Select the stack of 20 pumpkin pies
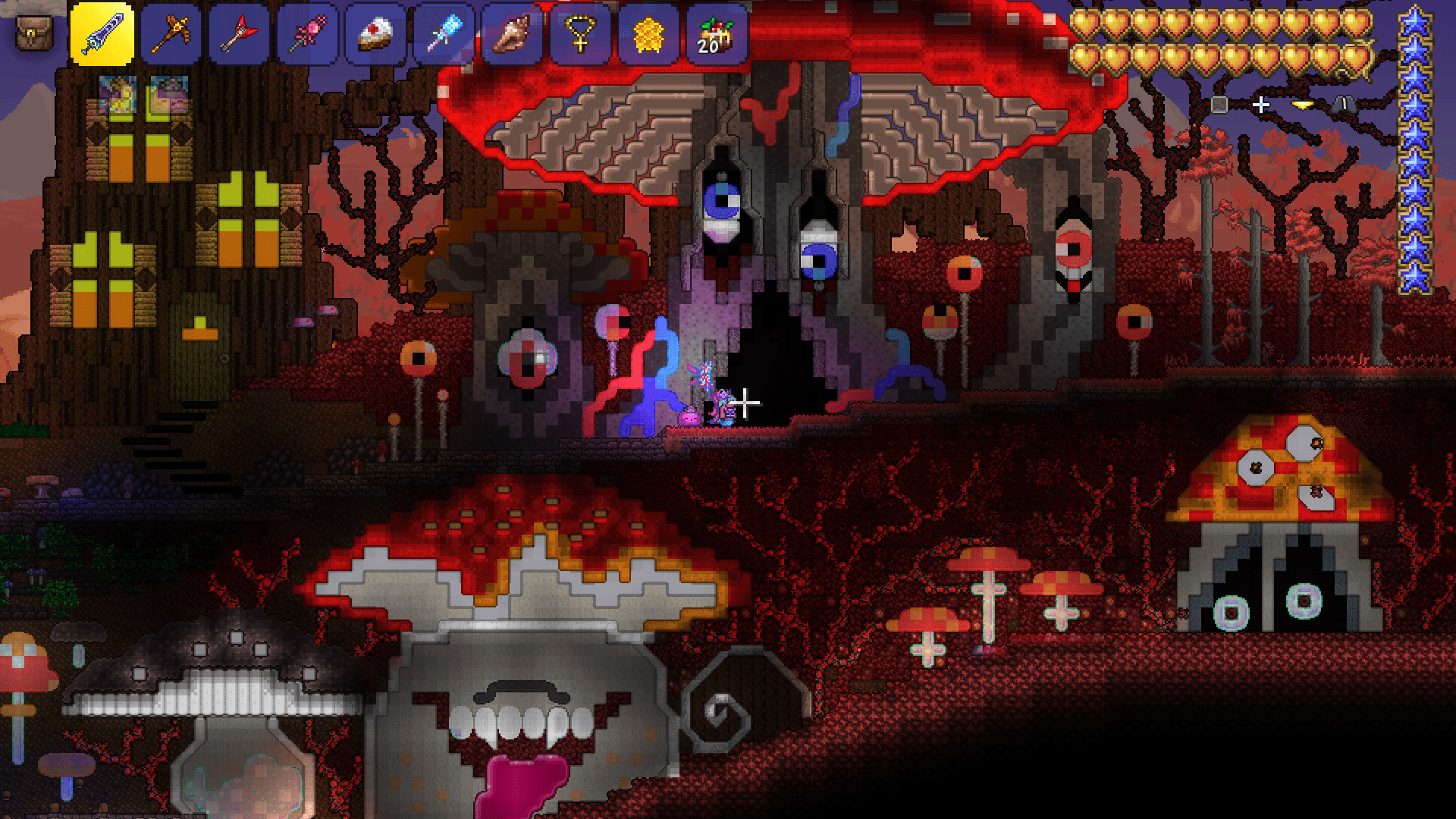 [718, 34]
